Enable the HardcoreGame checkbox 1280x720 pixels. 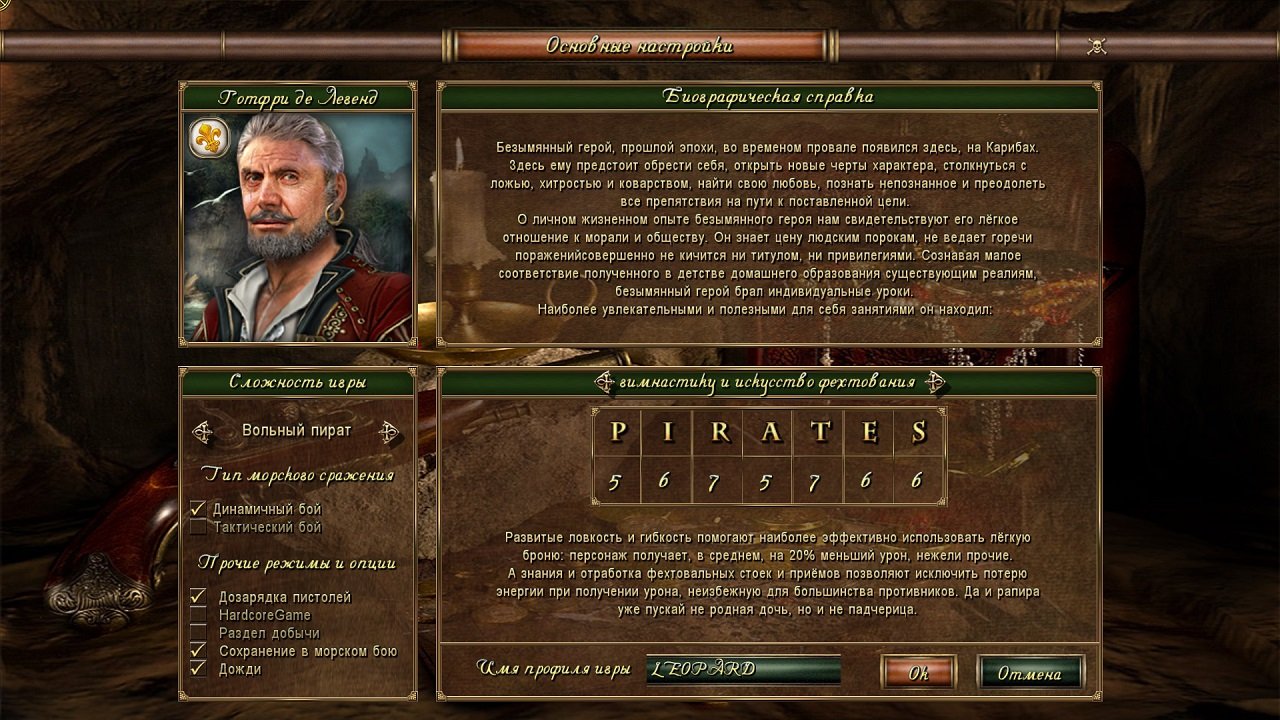pyautogui.click(x=198, y=615)
